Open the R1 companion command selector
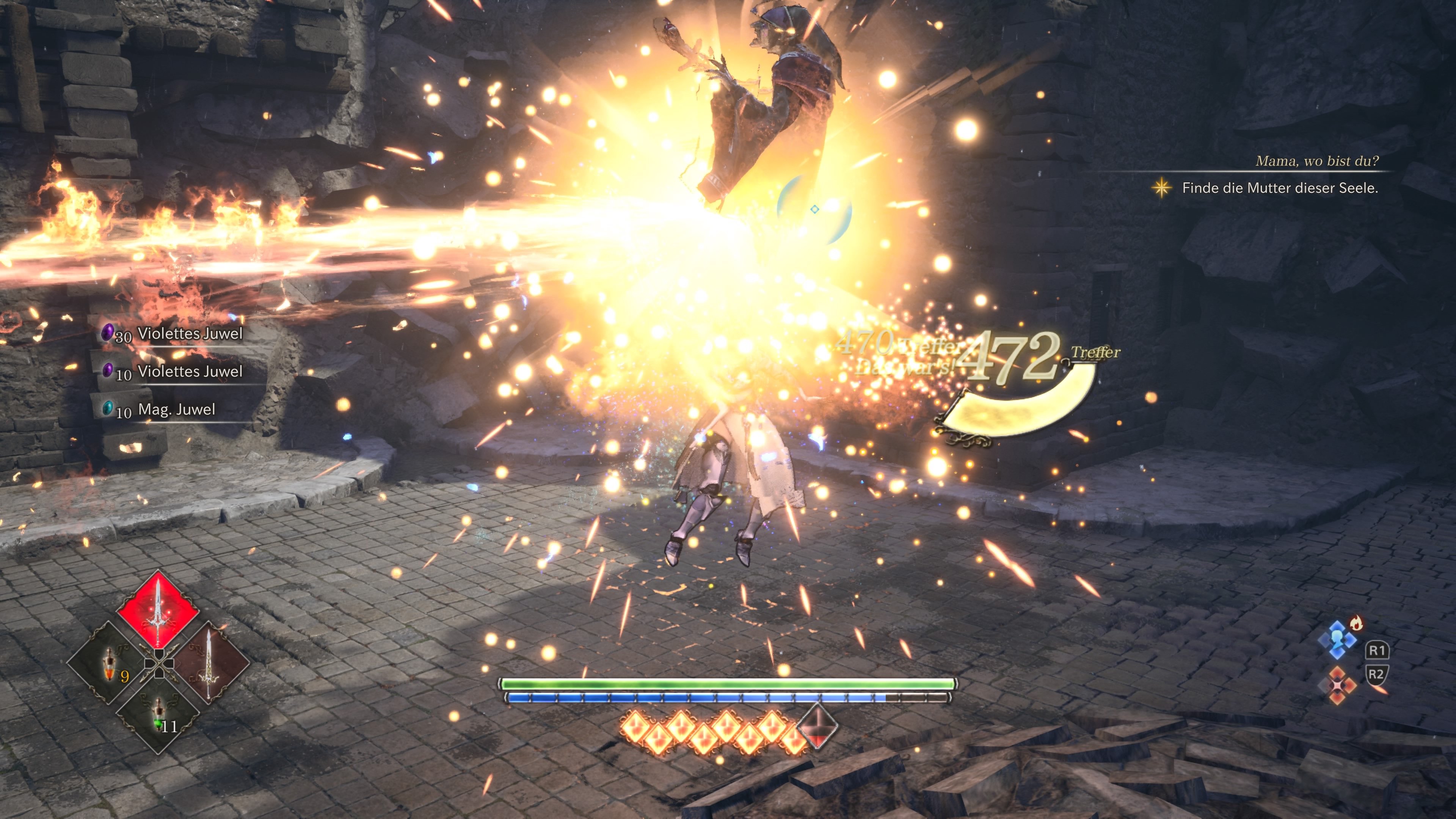Screen dimensions: 1456x819 coord(1377,651)
